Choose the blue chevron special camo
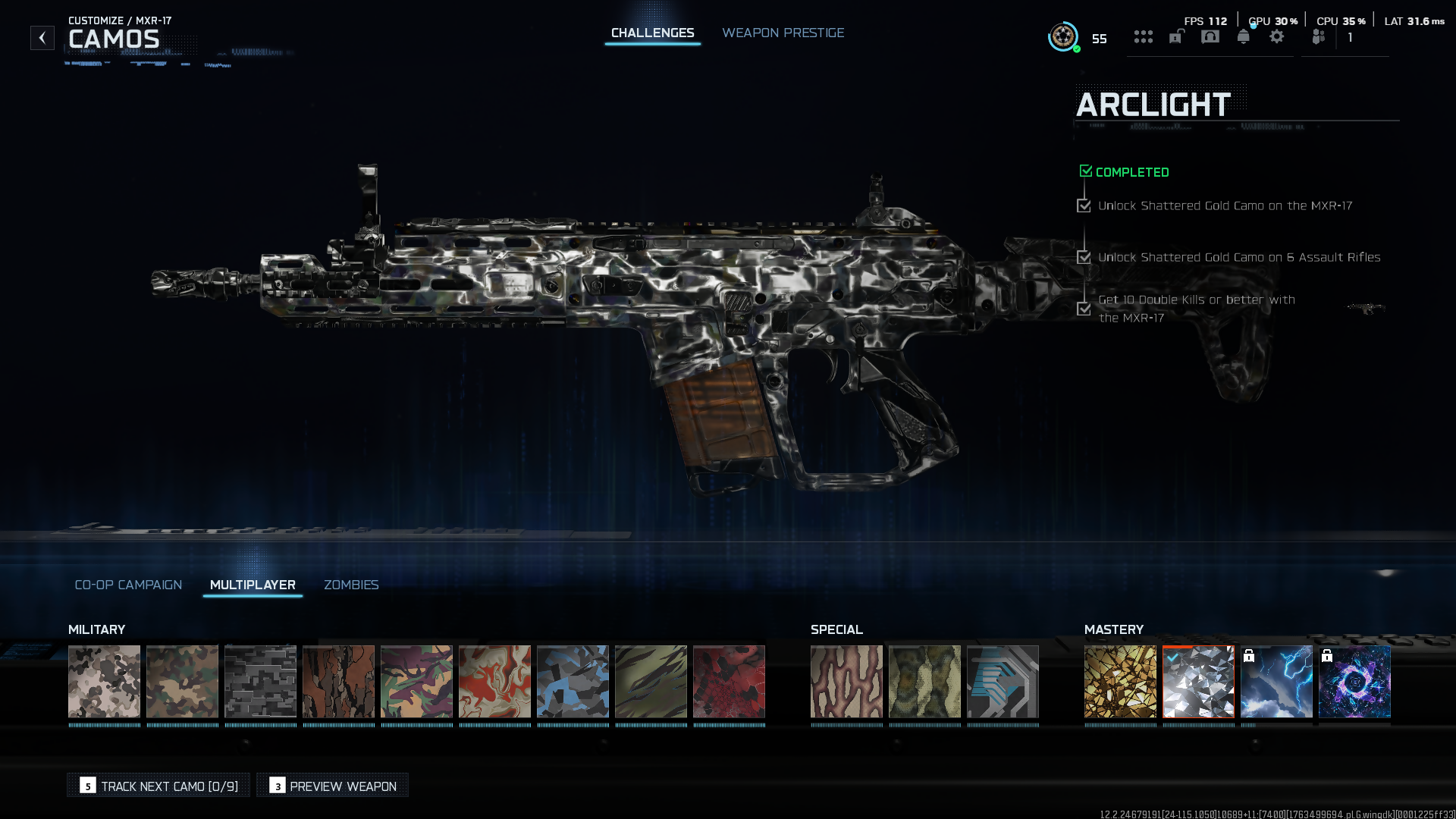Screen dimensions: 1456x819 point(1003,681)
